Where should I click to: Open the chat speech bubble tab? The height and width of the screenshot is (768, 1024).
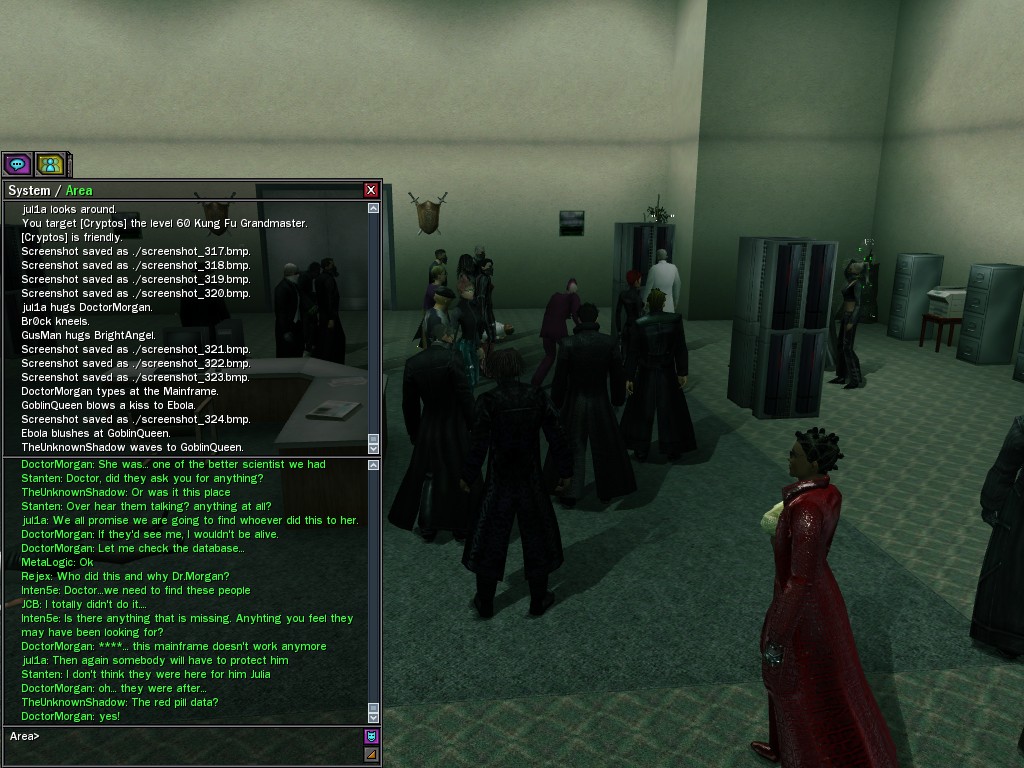coord(17,164)
